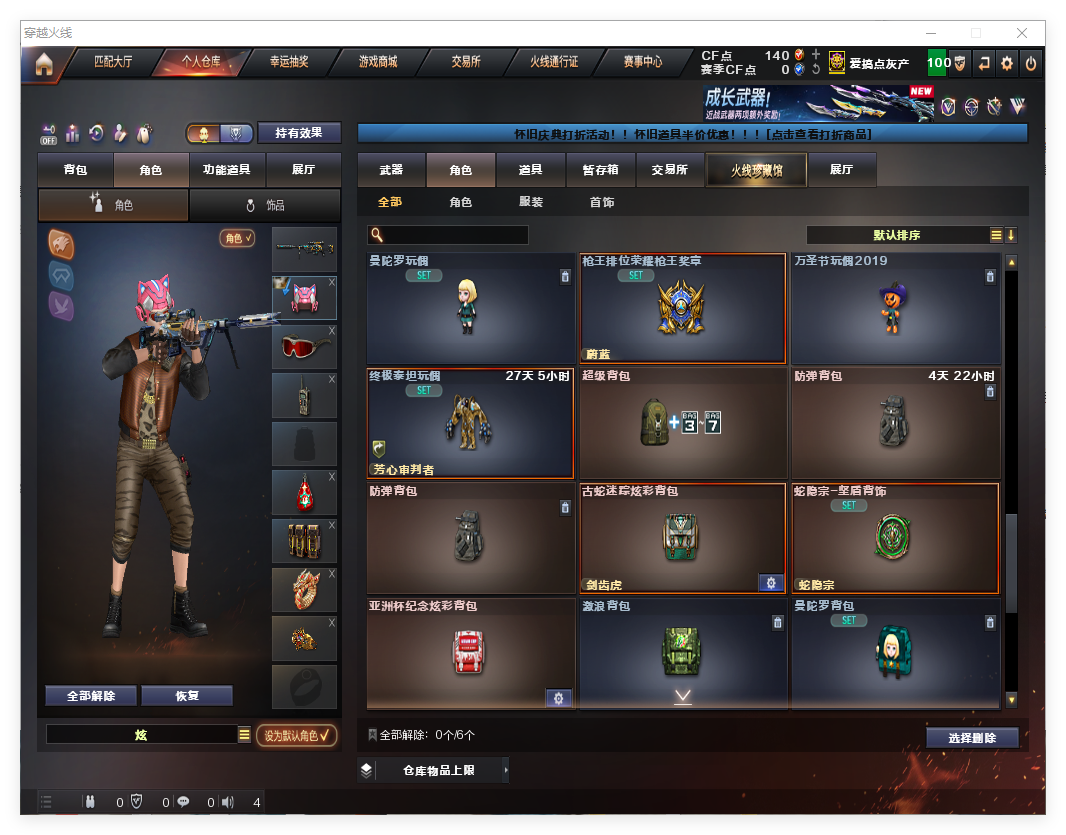This screenshot has height=835, width=1066.
Task: Click the home icon button
Action: 44,65
